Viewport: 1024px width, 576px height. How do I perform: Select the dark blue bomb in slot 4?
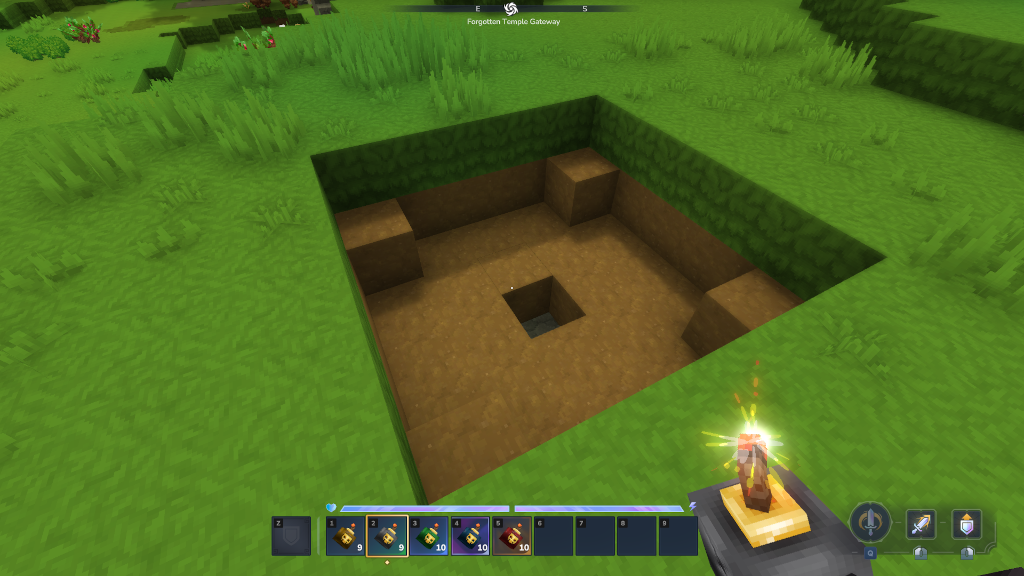[x=470, y=536]
